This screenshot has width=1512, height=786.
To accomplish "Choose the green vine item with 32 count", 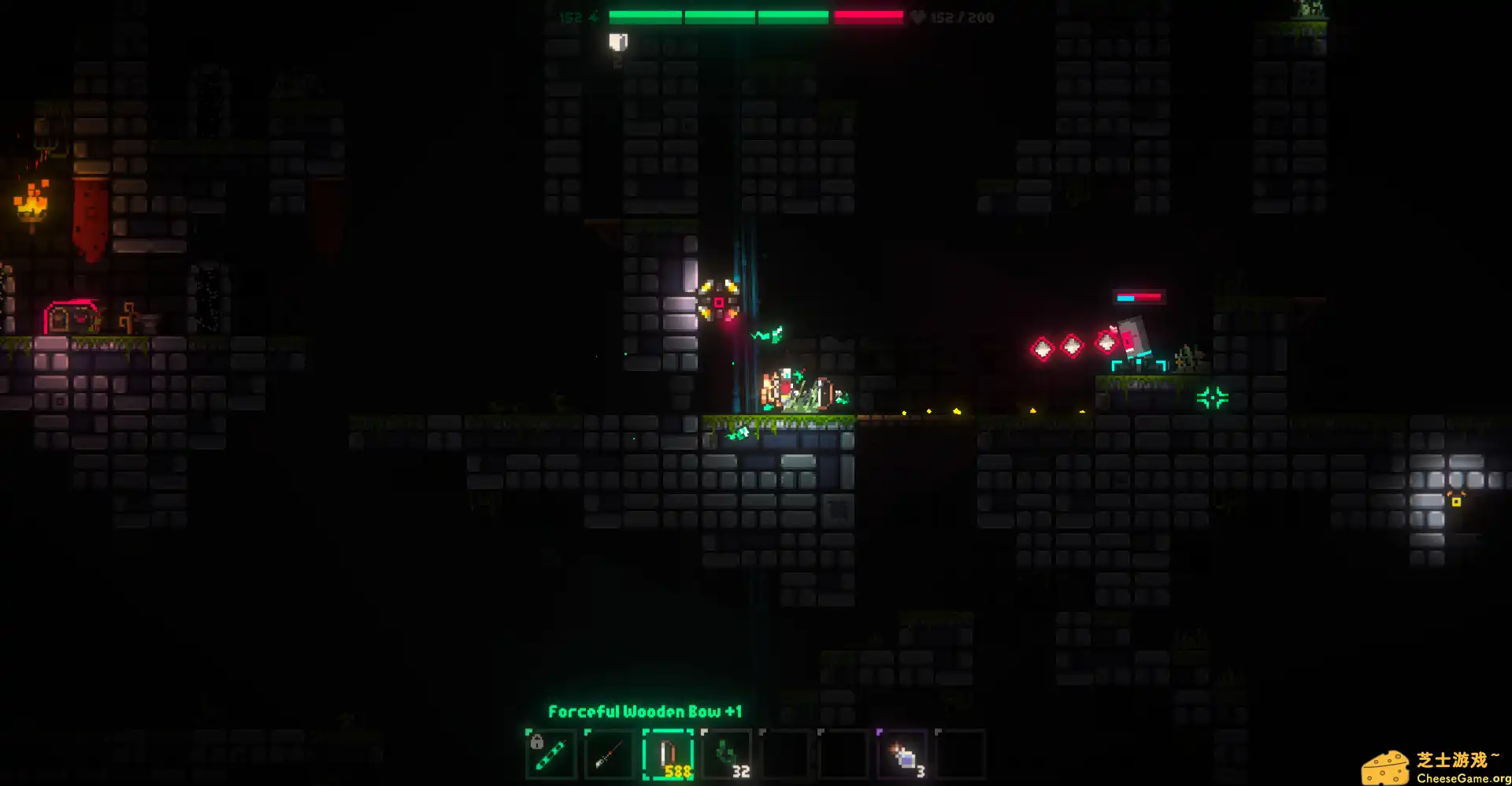I will 726,754.
